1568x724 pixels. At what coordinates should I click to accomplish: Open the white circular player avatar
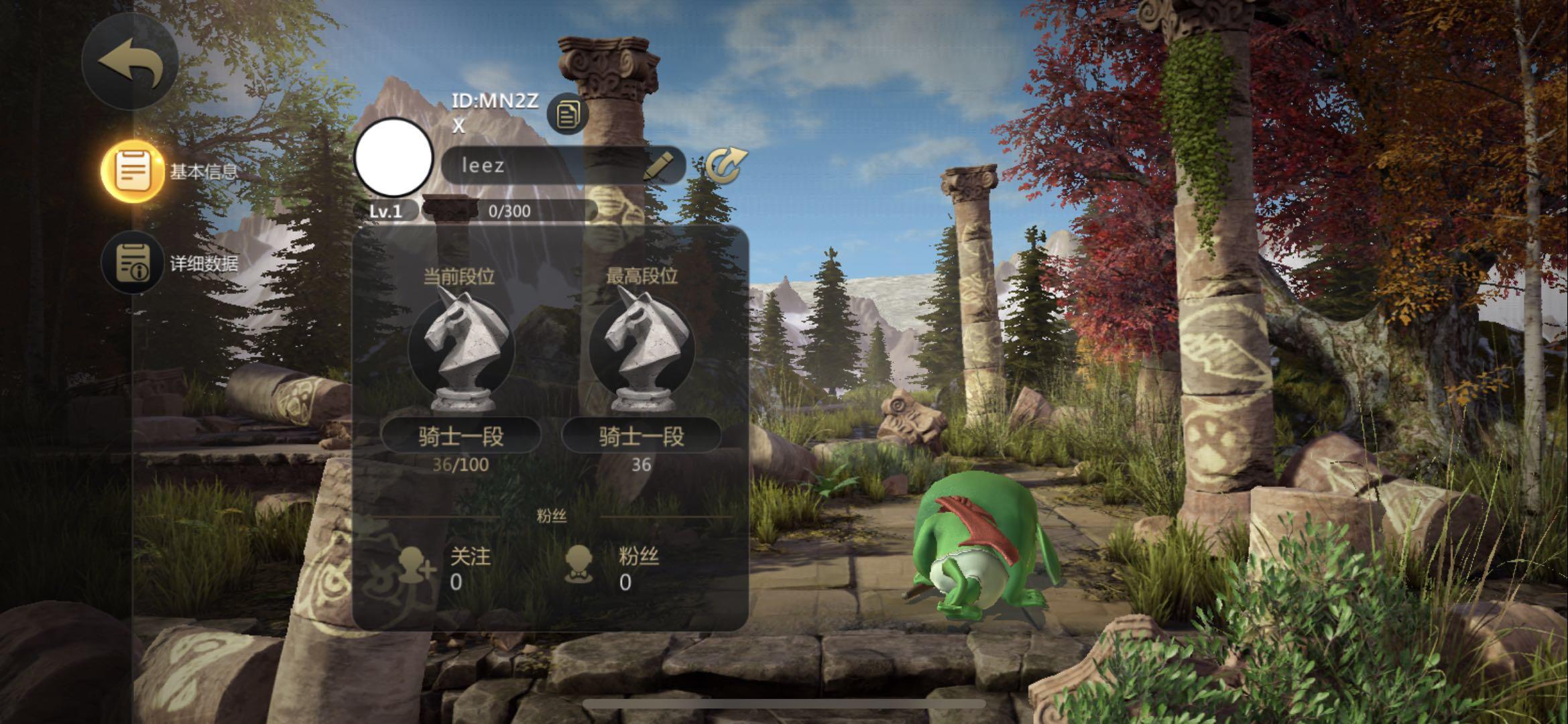(x=394, y=158)
